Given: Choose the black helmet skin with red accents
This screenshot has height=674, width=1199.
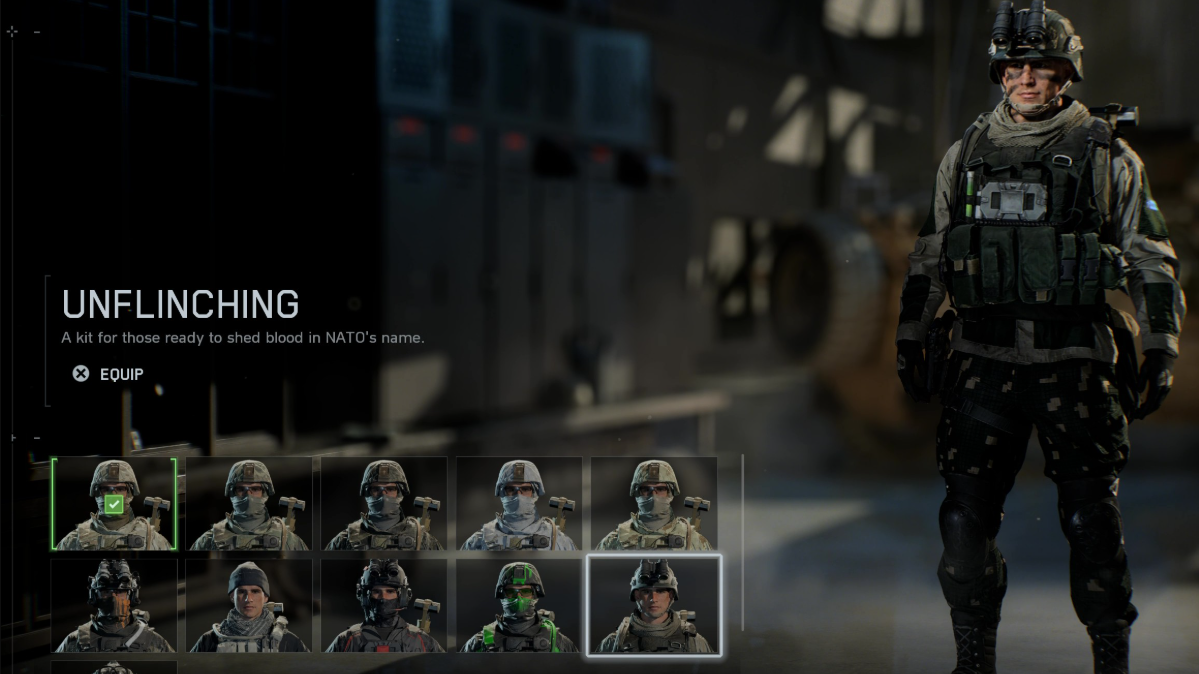Looking at the screenshot, I should [x=384, y=605].
